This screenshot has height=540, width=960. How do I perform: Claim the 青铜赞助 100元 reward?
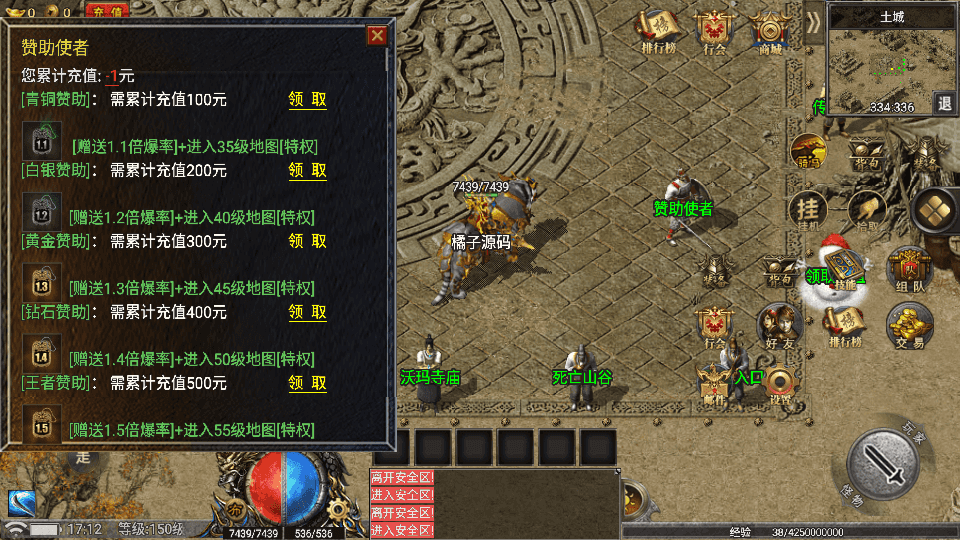pyautogui.click(x=307, y=100)
